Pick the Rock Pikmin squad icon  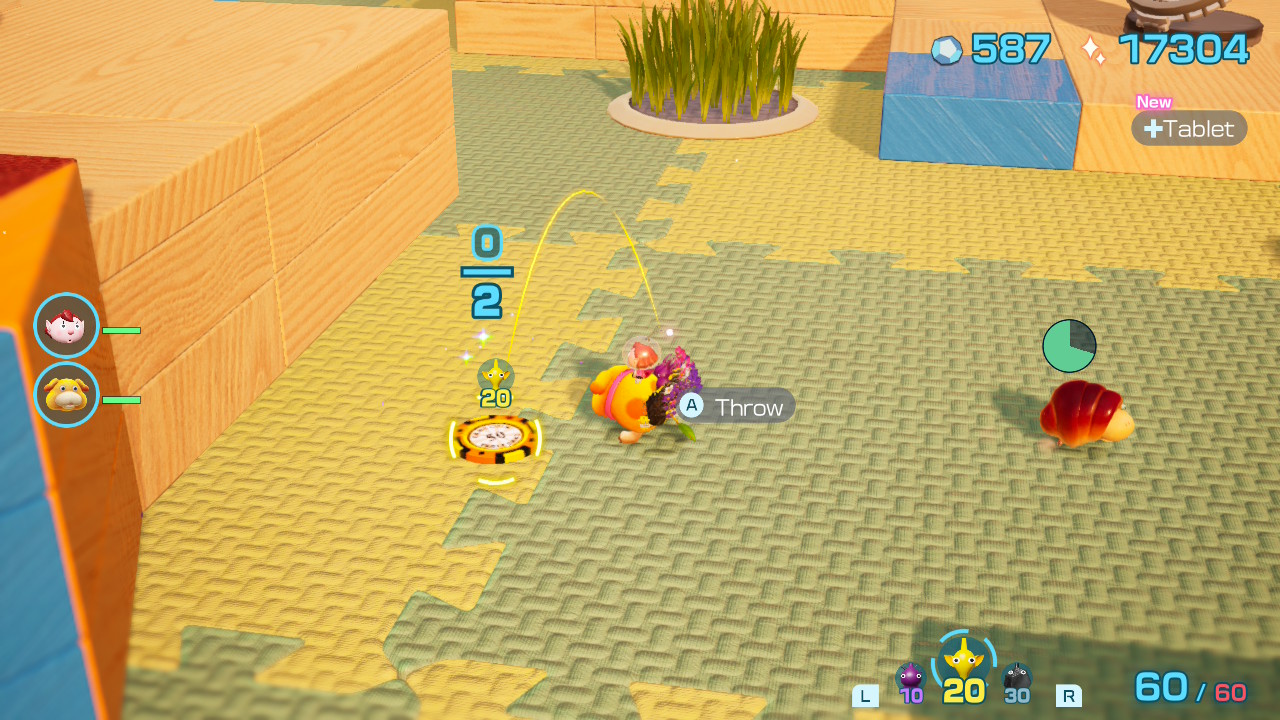1017,677
